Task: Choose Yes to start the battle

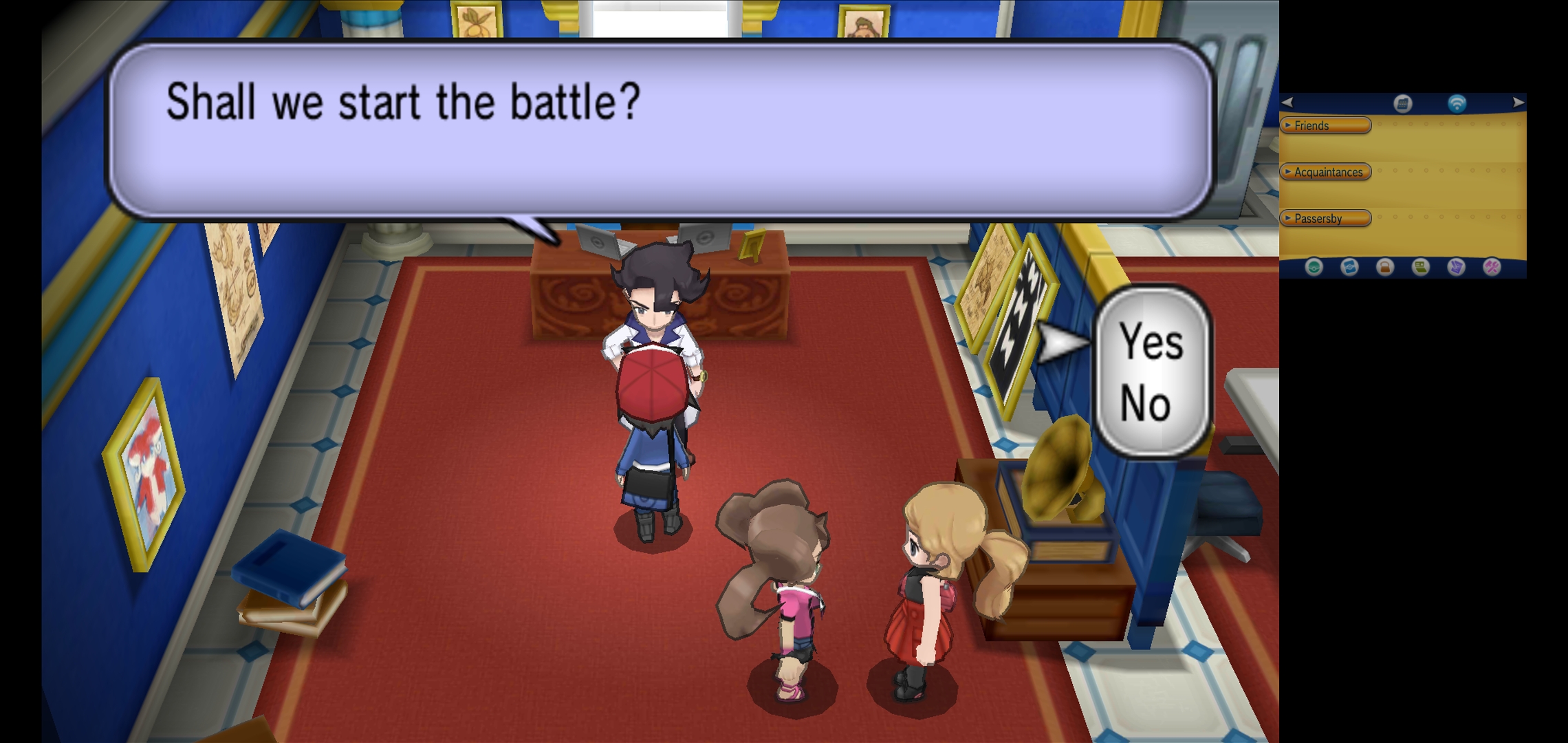Action: pos(1152,341)
